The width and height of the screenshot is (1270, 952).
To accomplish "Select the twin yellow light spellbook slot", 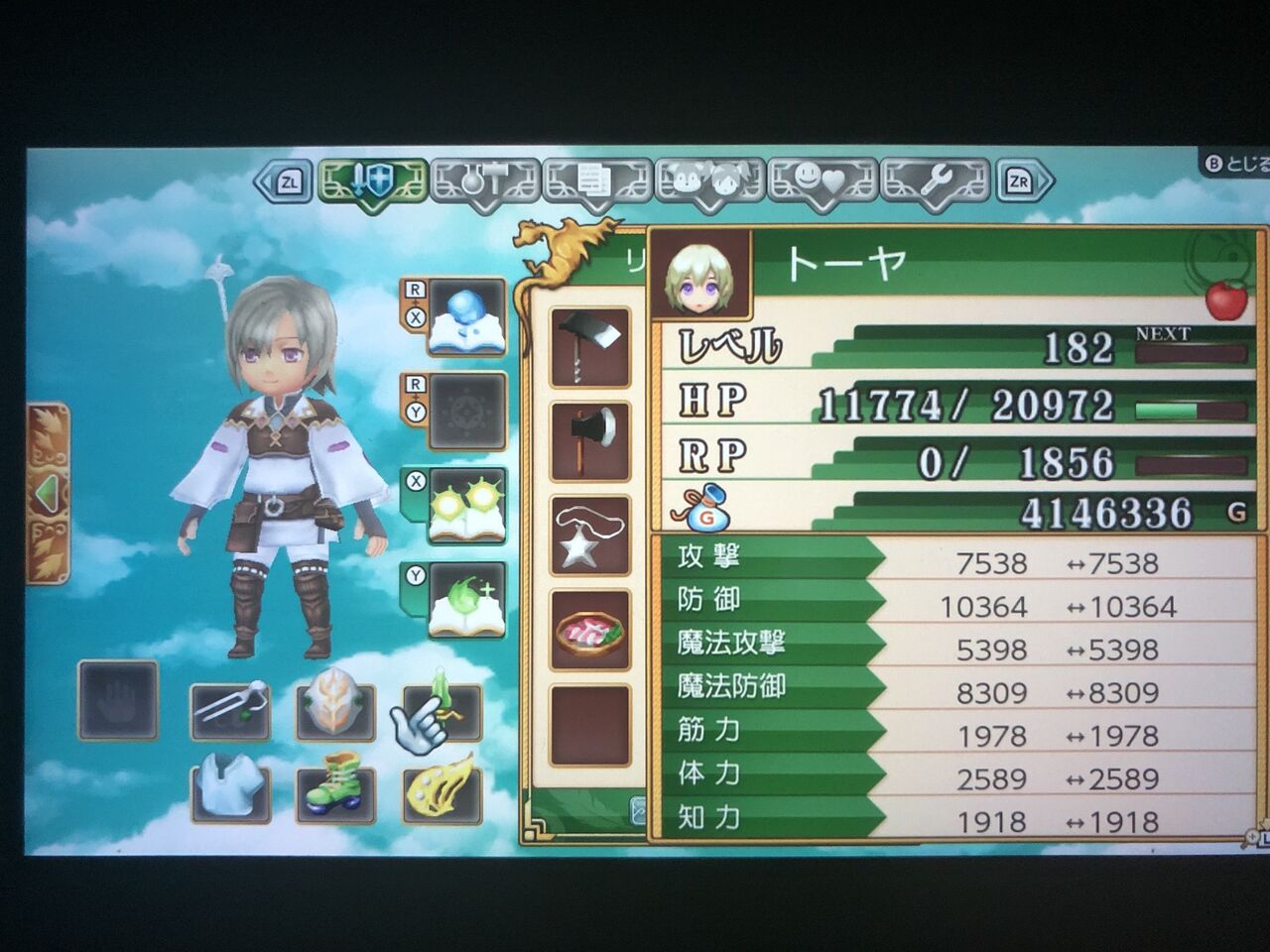I will [466, 508].
